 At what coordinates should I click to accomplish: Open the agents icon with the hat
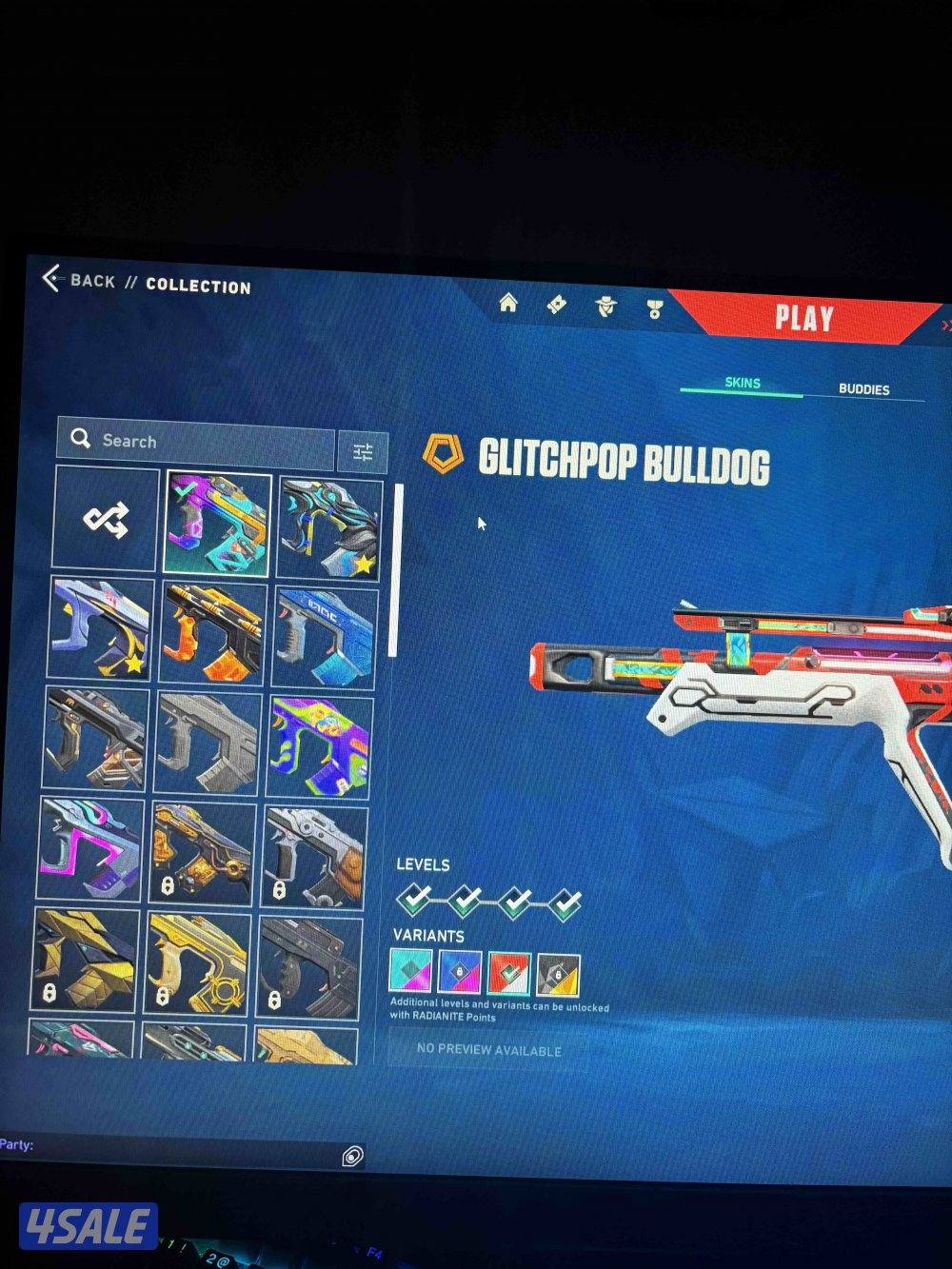click(605, 307)
